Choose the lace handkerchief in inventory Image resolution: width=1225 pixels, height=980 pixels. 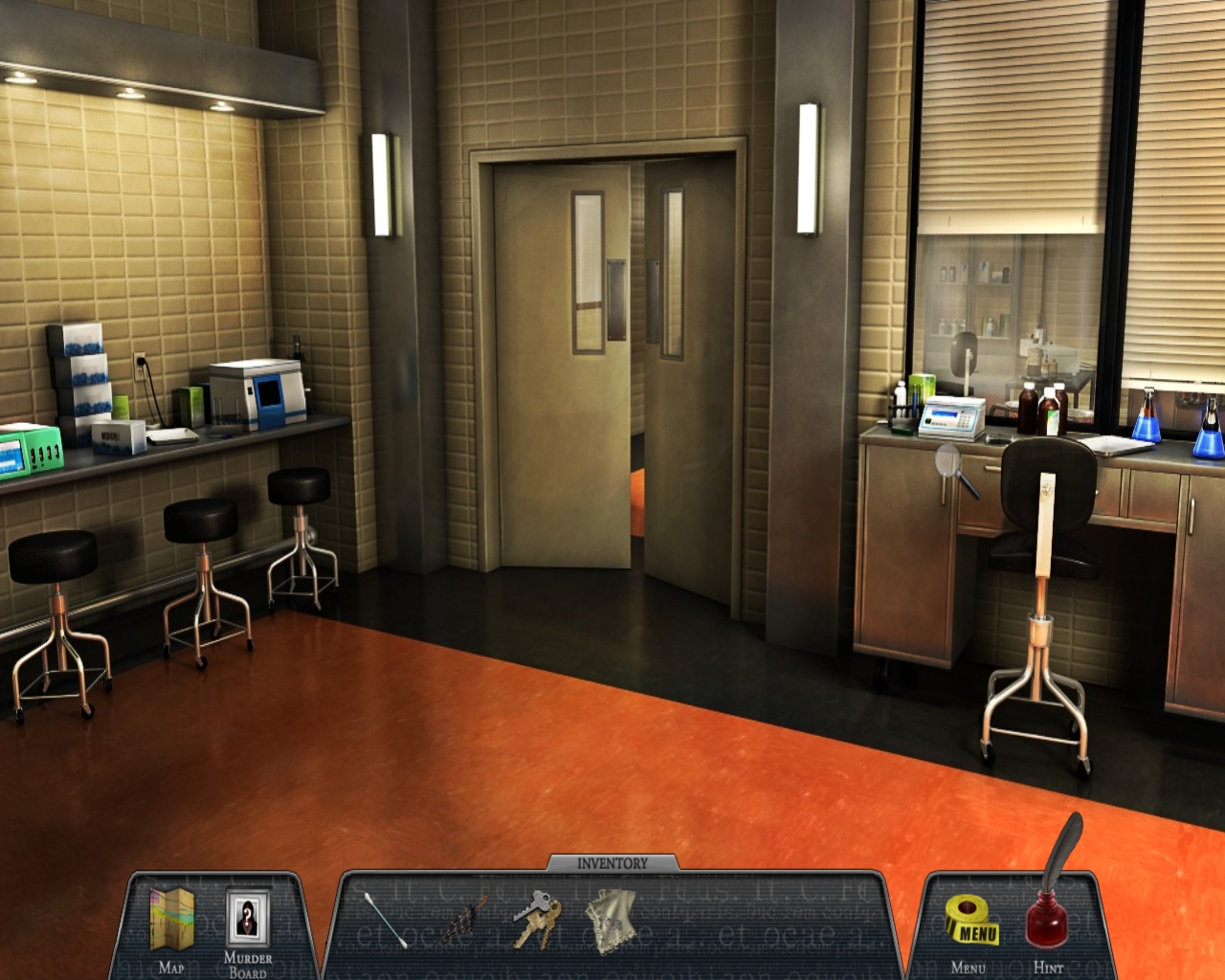point(609,920)
